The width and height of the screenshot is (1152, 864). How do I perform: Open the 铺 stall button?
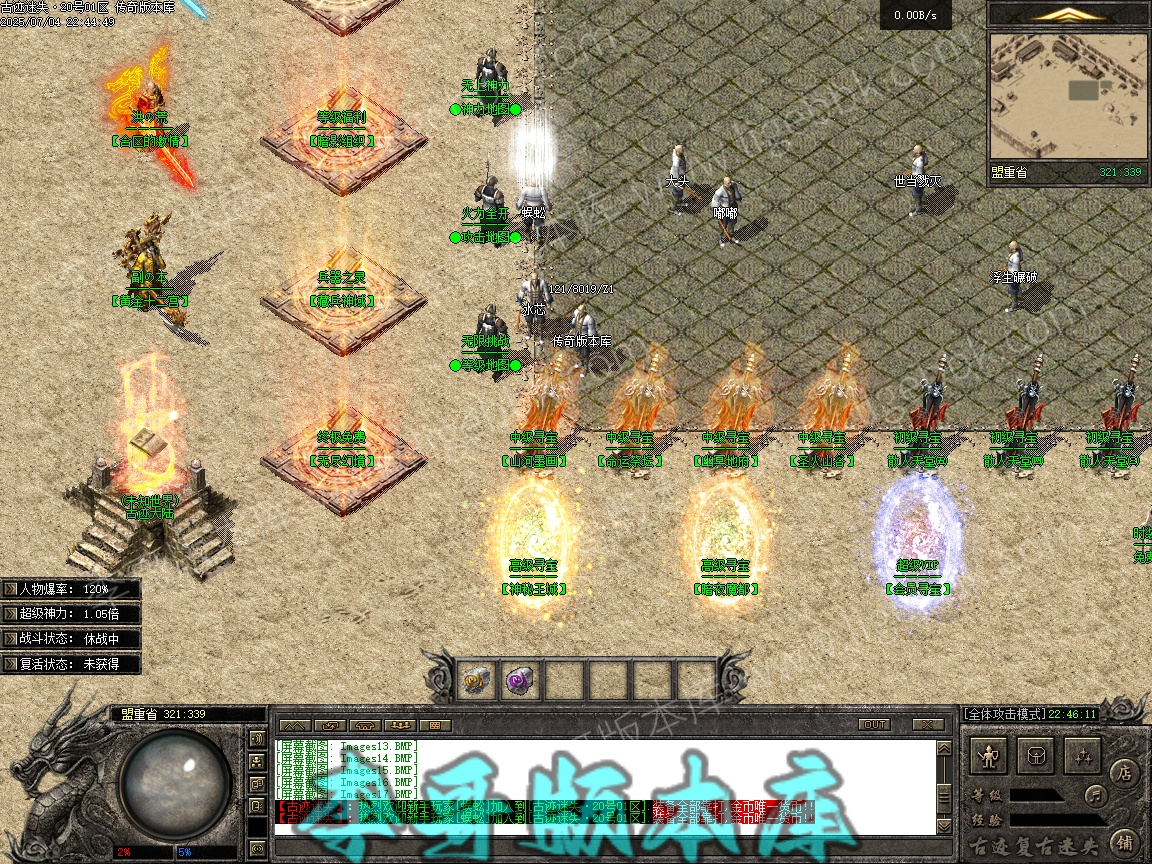[x=1124, y=841]
